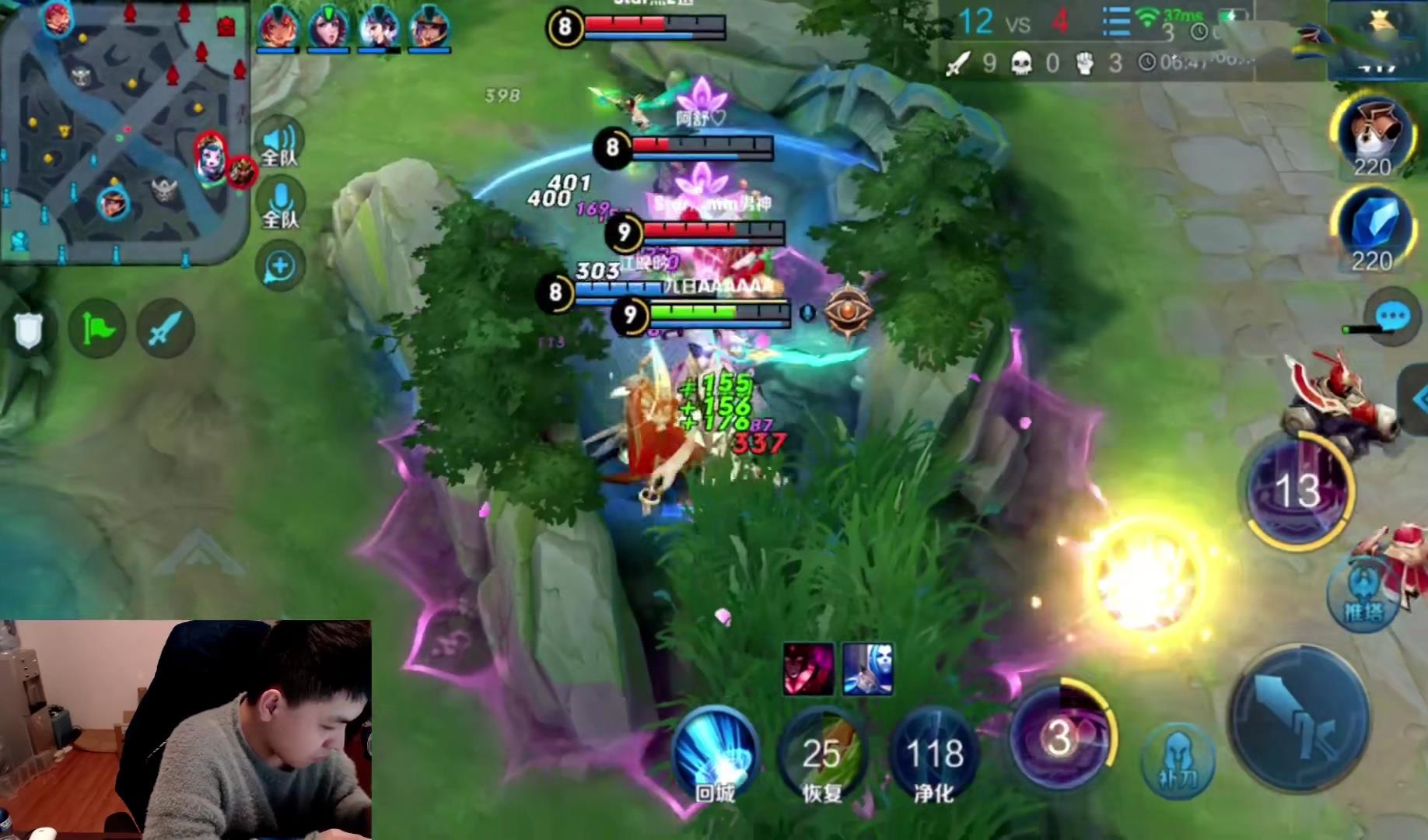Viewport: 1428px width, 840px height.
Task: Cast the purple skill showing 3 cooldown
Action: click(1060, 735)
